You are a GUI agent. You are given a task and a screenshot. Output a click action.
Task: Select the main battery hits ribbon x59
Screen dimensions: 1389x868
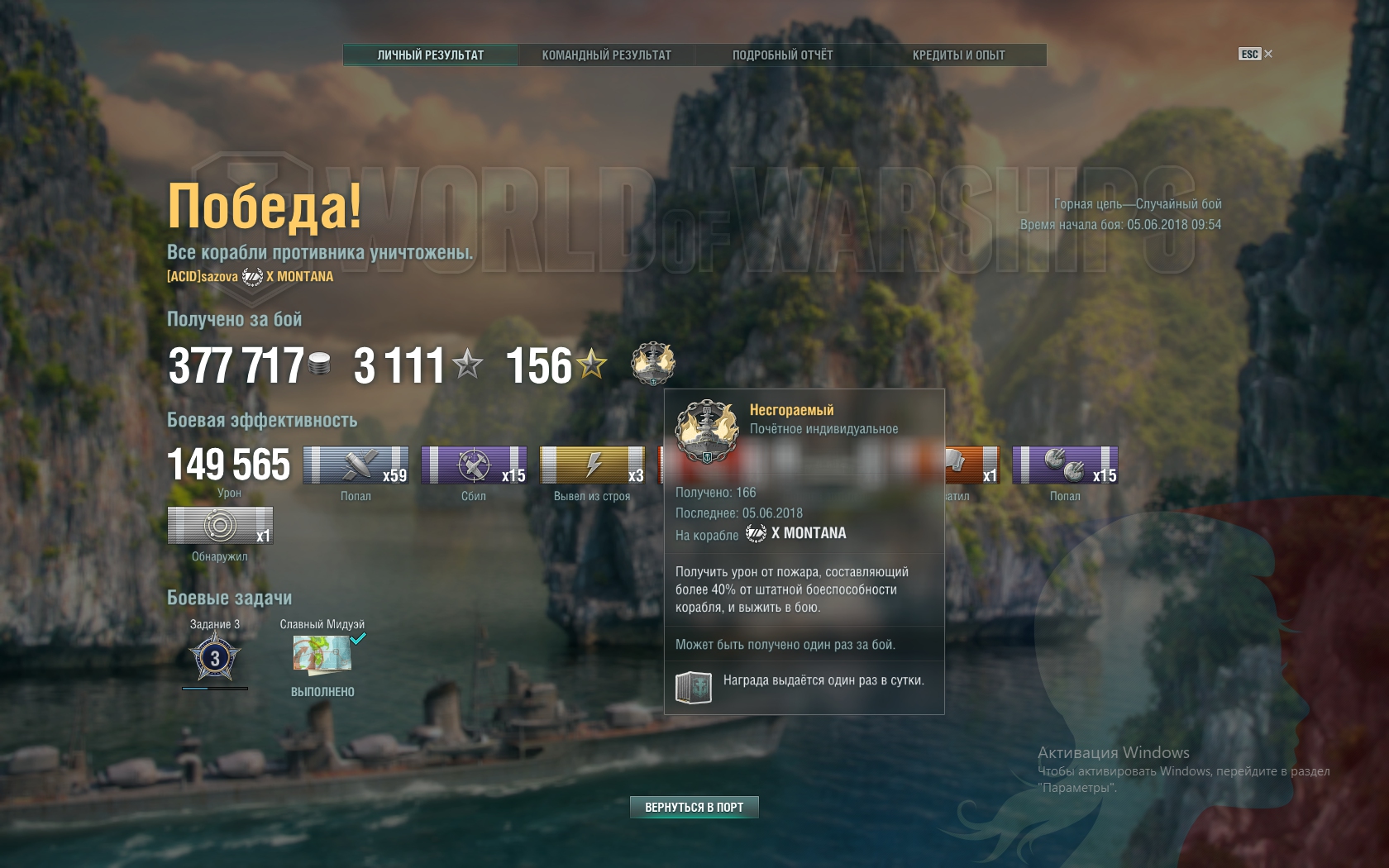tap(356, 465)
